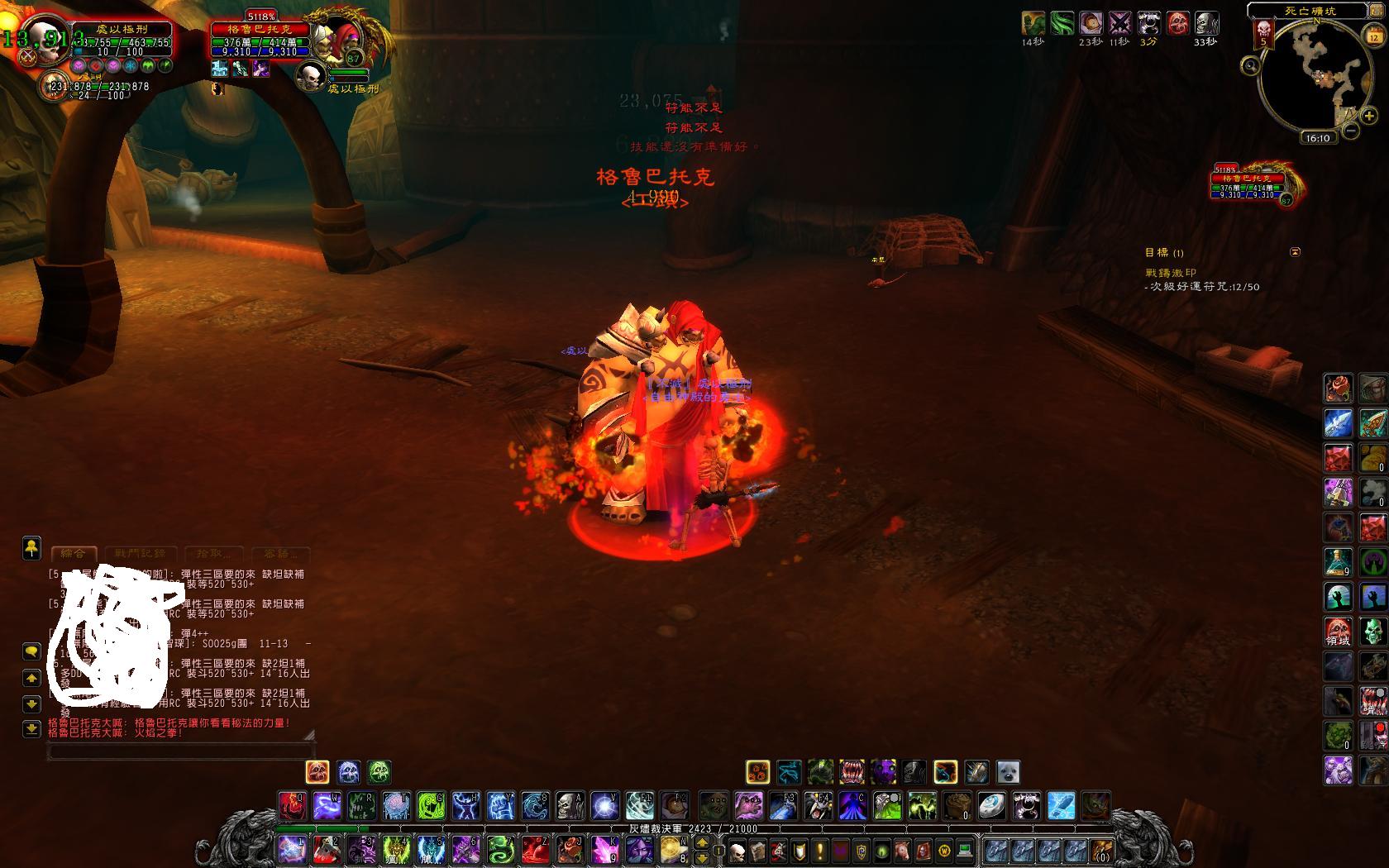The height and width of the screenshot is (868, 1389).
Task: Select the 綜合 general chat tab
Action: 74,553
